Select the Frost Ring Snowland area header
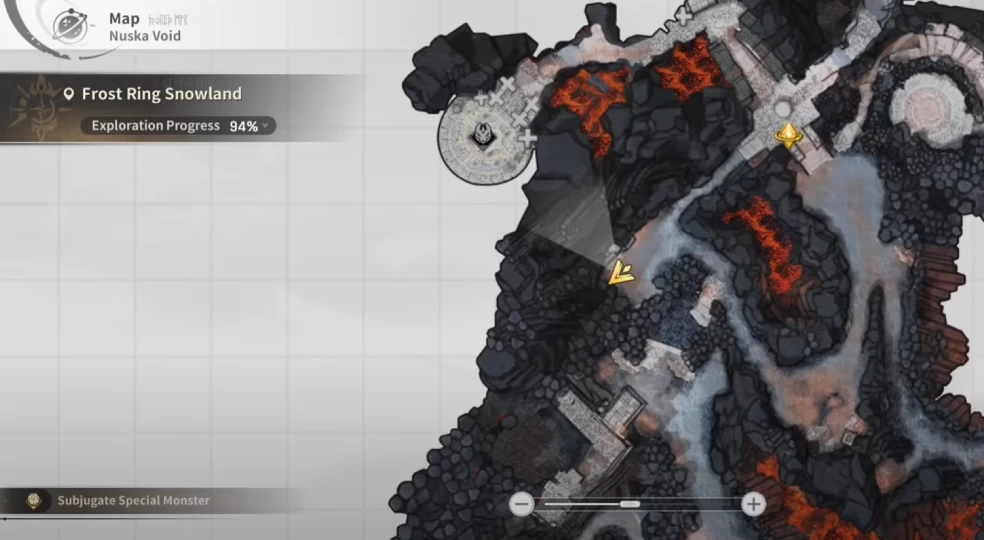984x540 pixels. click(160, 94)
